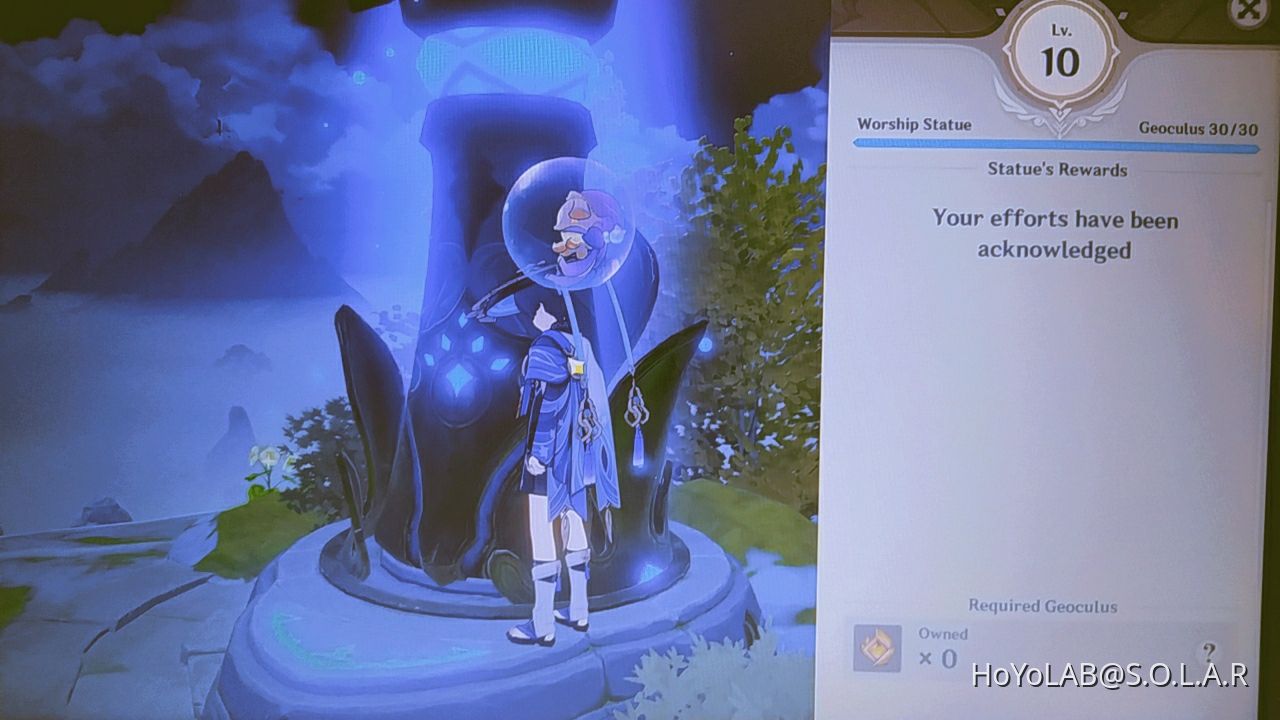
Task: Switch to the Statue's Rewards section
Action: click(1055, 170)
